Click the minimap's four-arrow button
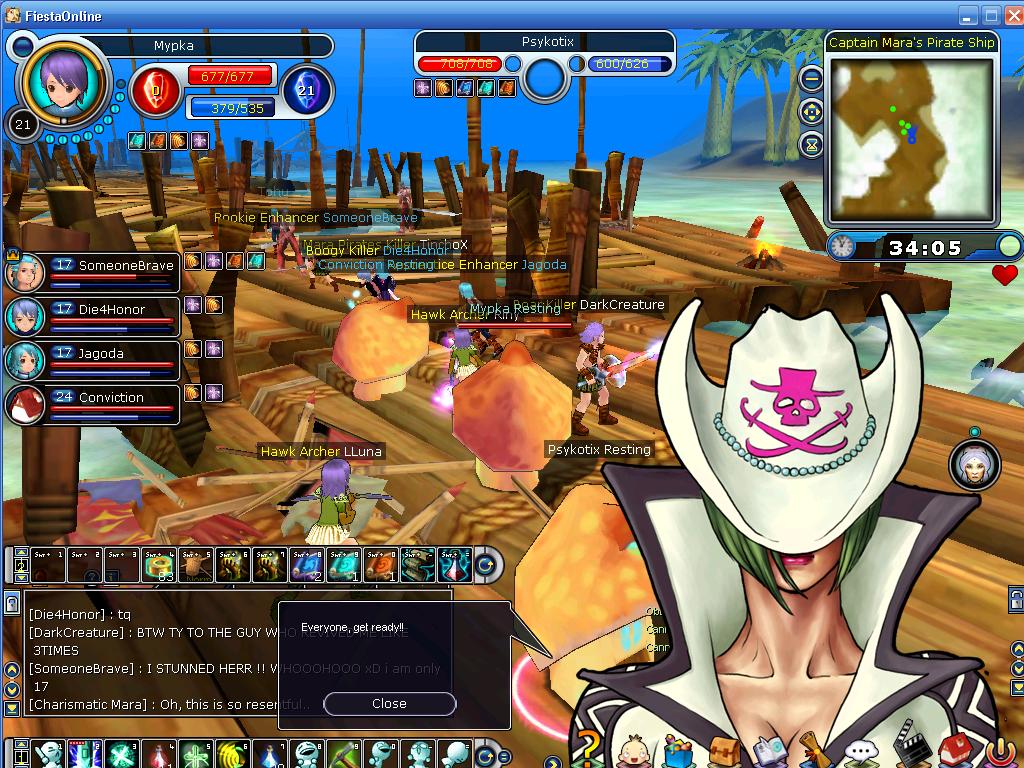The width and height of the screenshot is (1024, 768). (x=811, y=112)
